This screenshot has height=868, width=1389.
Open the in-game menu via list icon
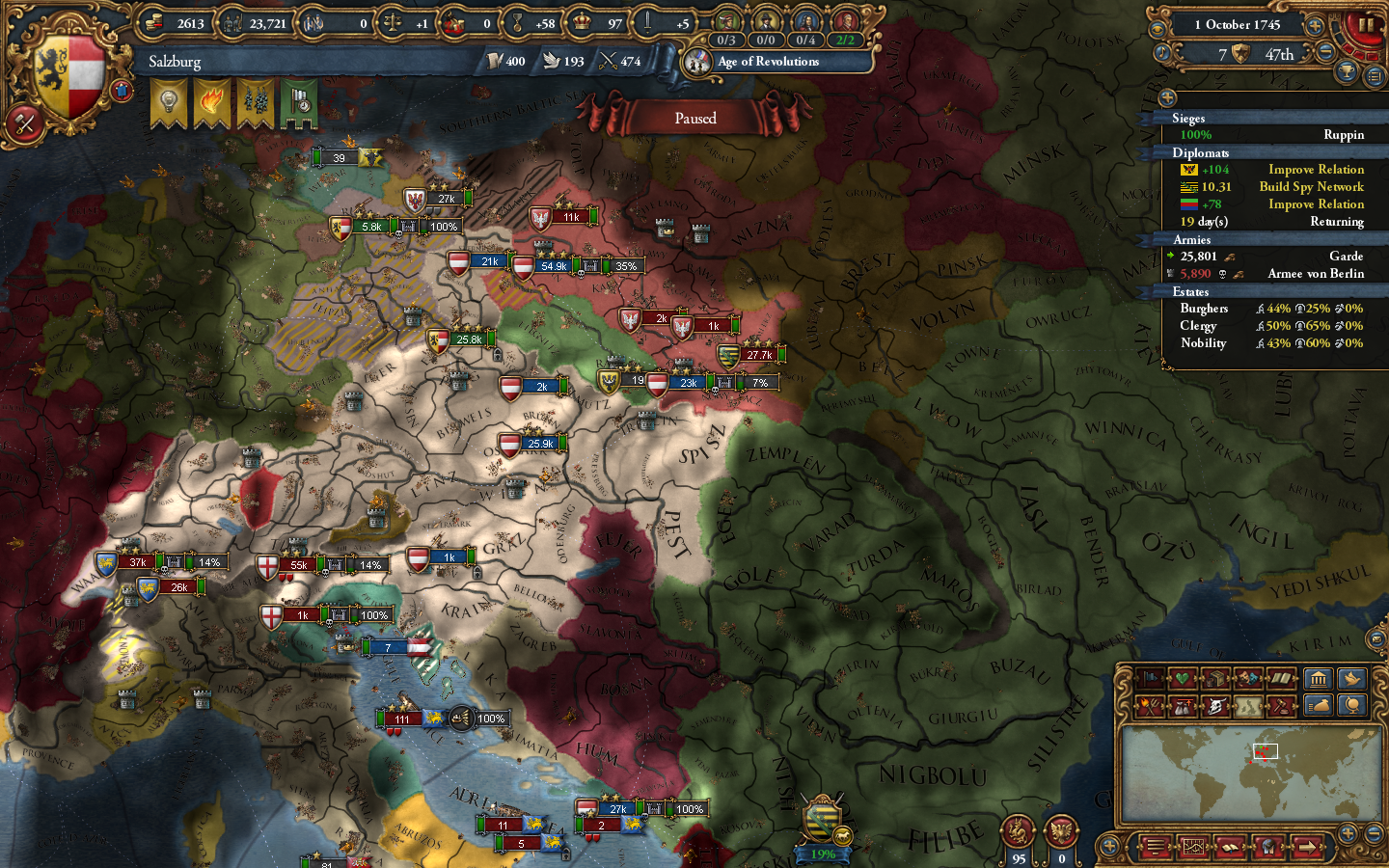click(x=1156, y=847)
